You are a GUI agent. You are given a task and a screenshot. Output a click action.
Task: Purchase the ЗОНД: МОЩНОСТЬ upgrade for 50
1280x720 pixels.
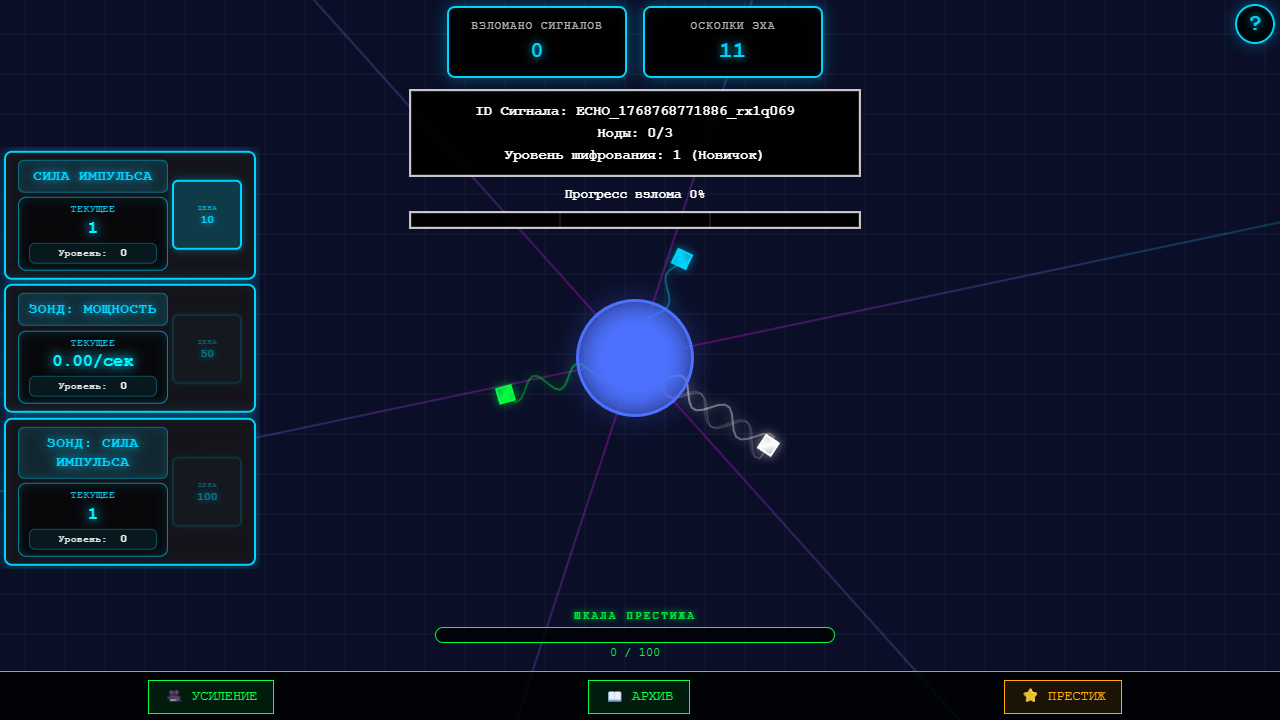(x=206, y=348)
